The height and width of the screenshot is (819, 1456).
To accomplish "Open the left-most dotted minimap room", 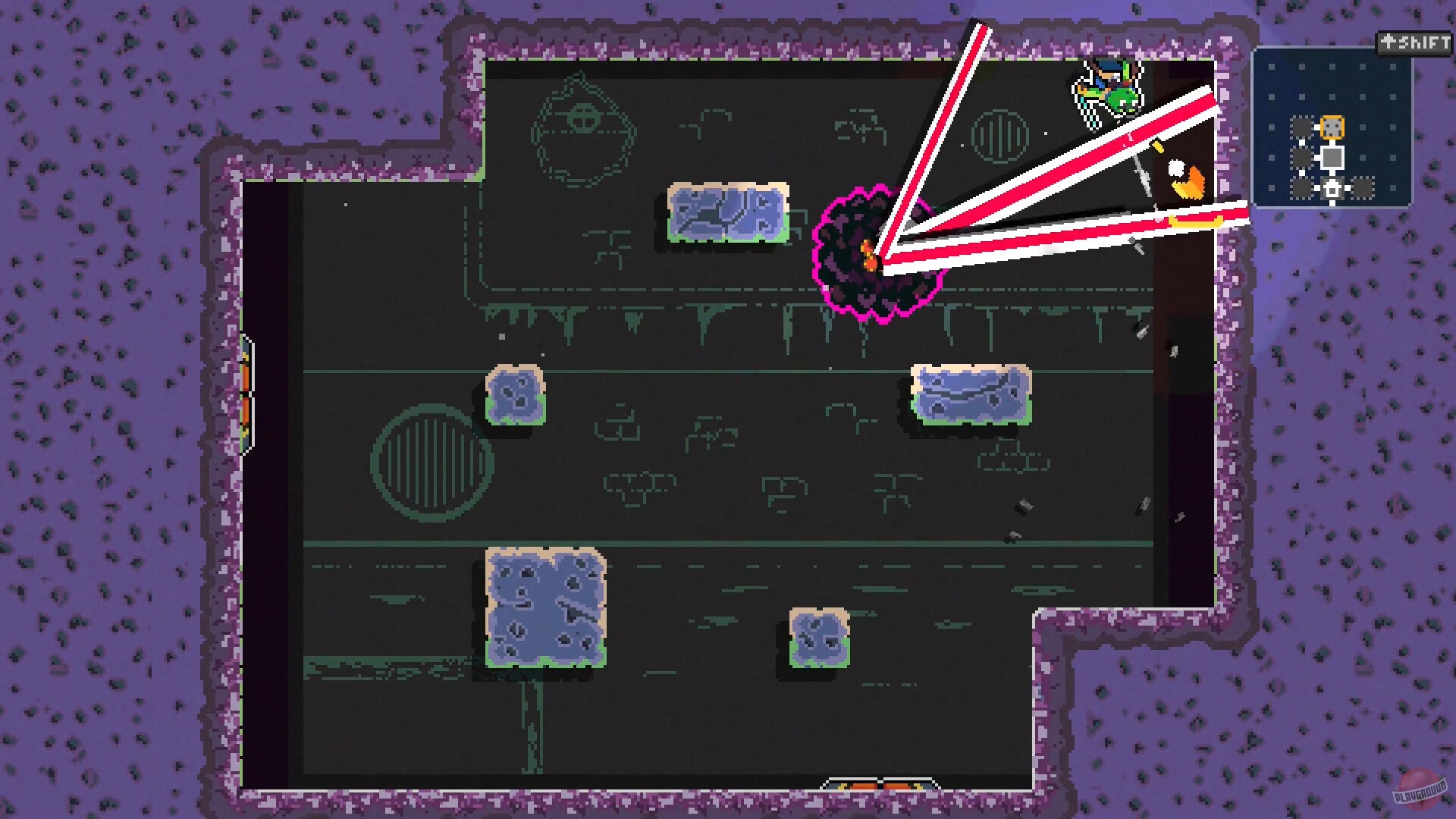I will click(1302, 157).
